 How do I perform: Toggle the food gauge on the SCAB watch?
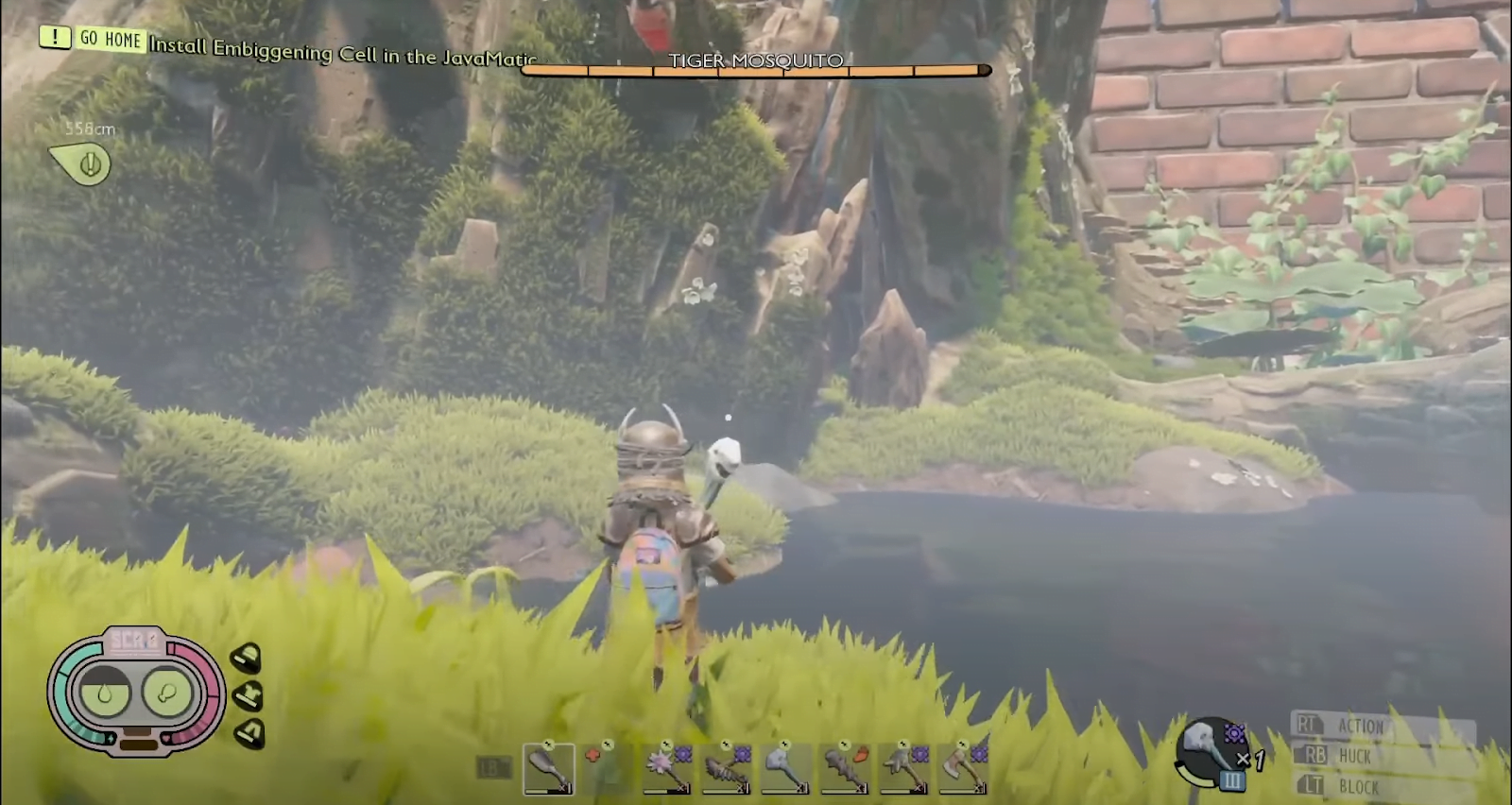(168, 692)
